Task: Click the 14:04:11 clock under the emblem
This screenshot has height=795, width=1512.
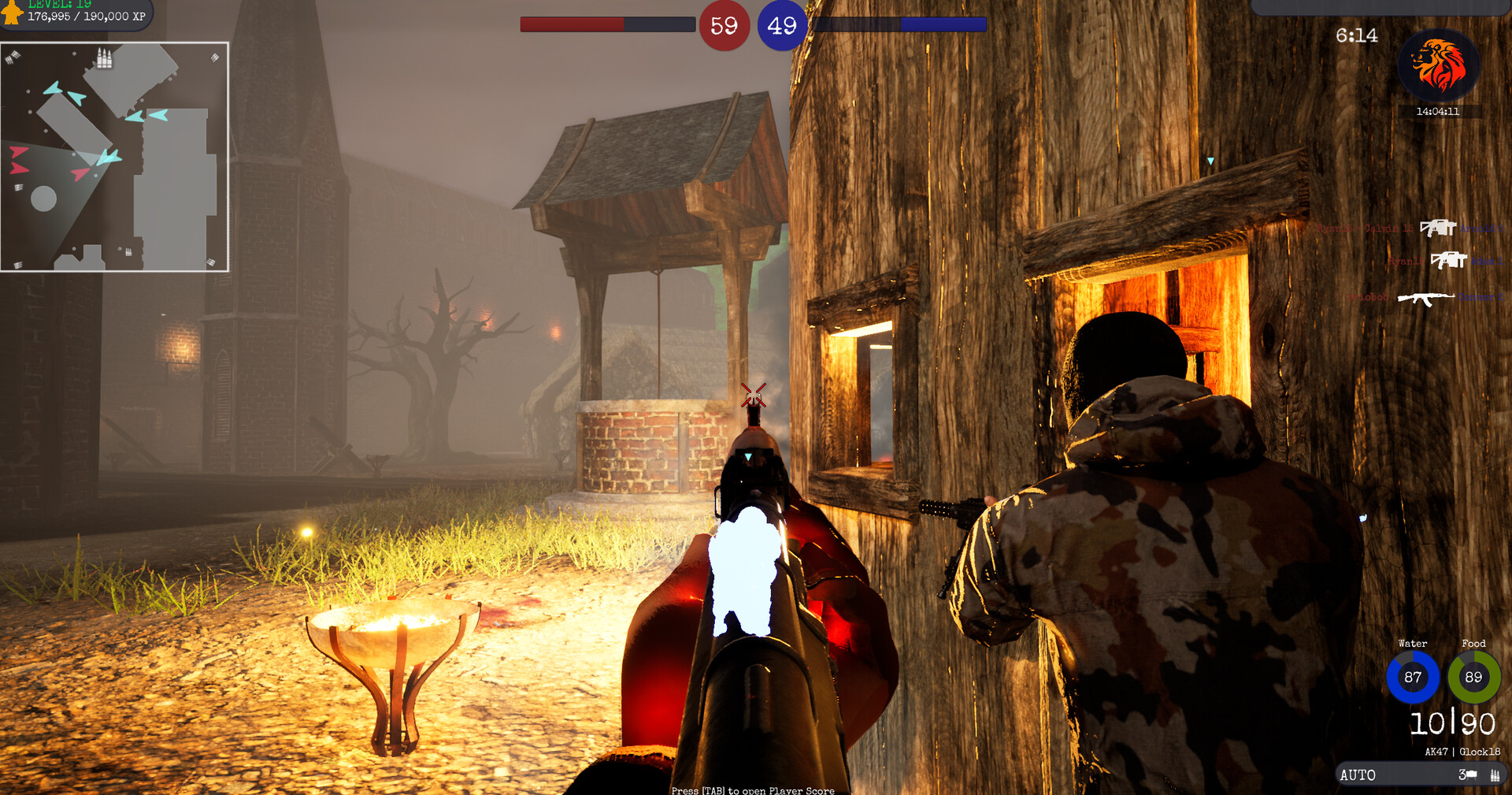Action: 1439,112
